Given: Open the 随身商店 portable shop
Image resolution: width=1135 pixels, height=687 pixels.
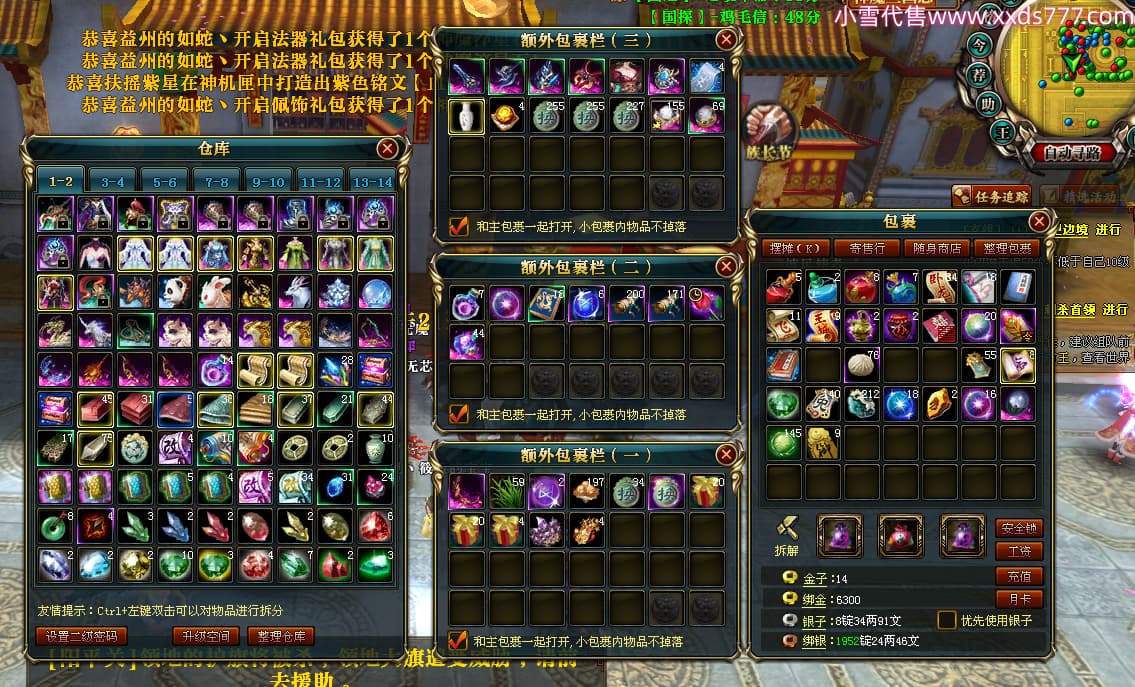Looking at the screenshot, I should click(x=937, y=247).
